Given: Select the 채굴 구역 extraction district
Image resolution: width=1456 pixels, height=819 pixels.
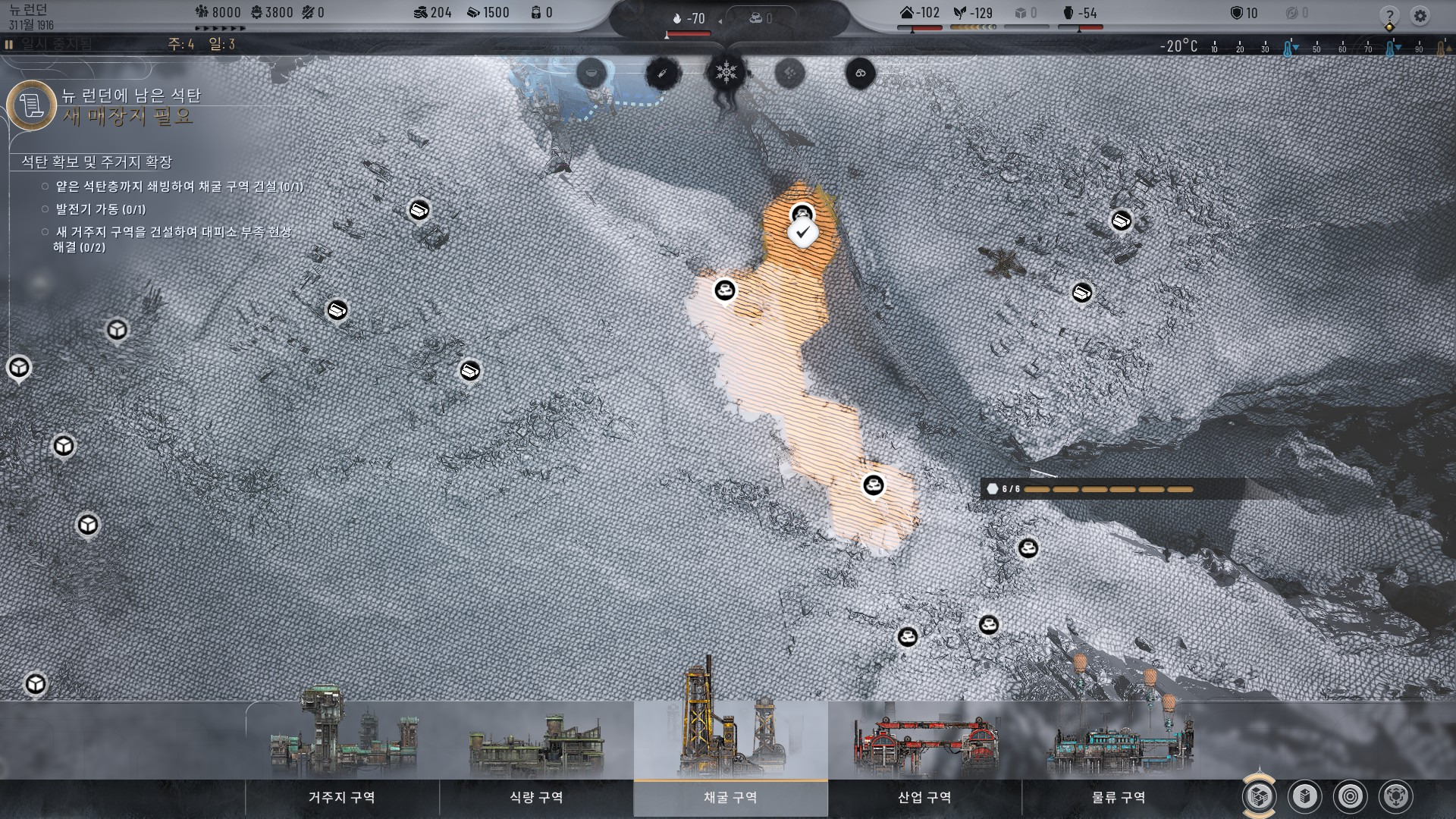Looking at the screenshot, I should click(x=730, y=796).
